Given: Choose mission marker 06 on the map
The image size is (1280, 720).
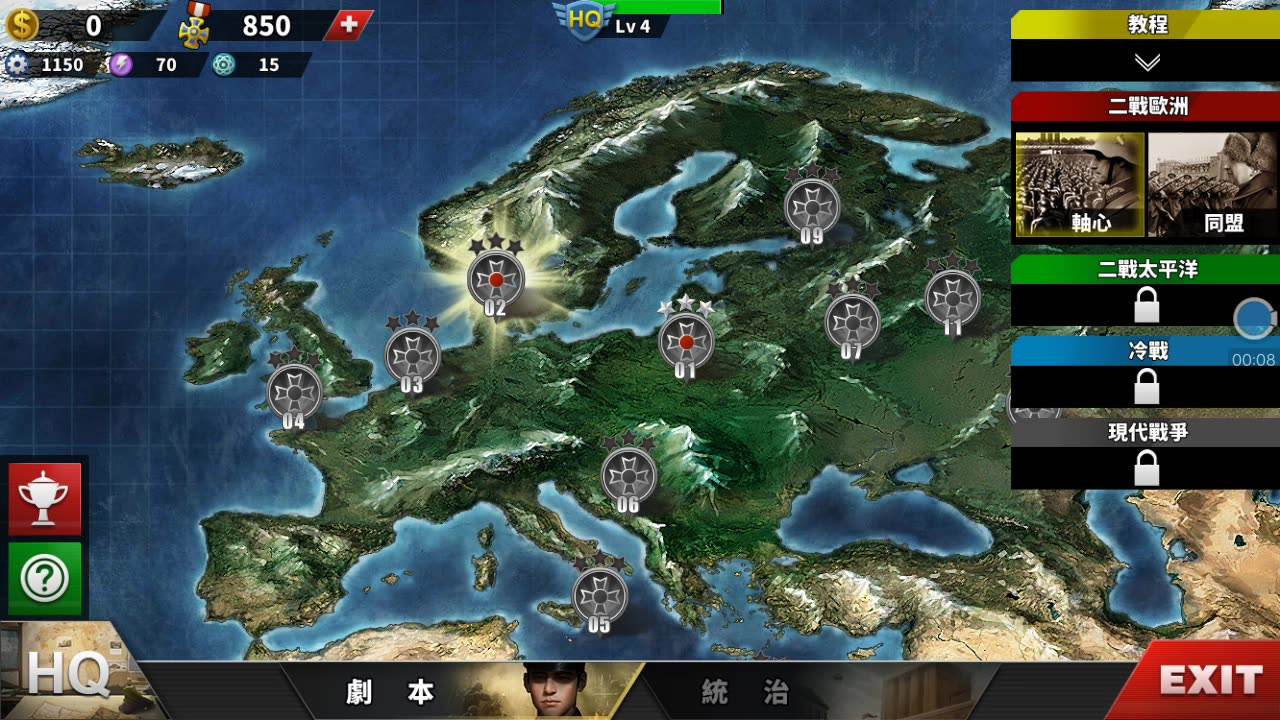Looking at the screenshot, I should click(628, 475).
